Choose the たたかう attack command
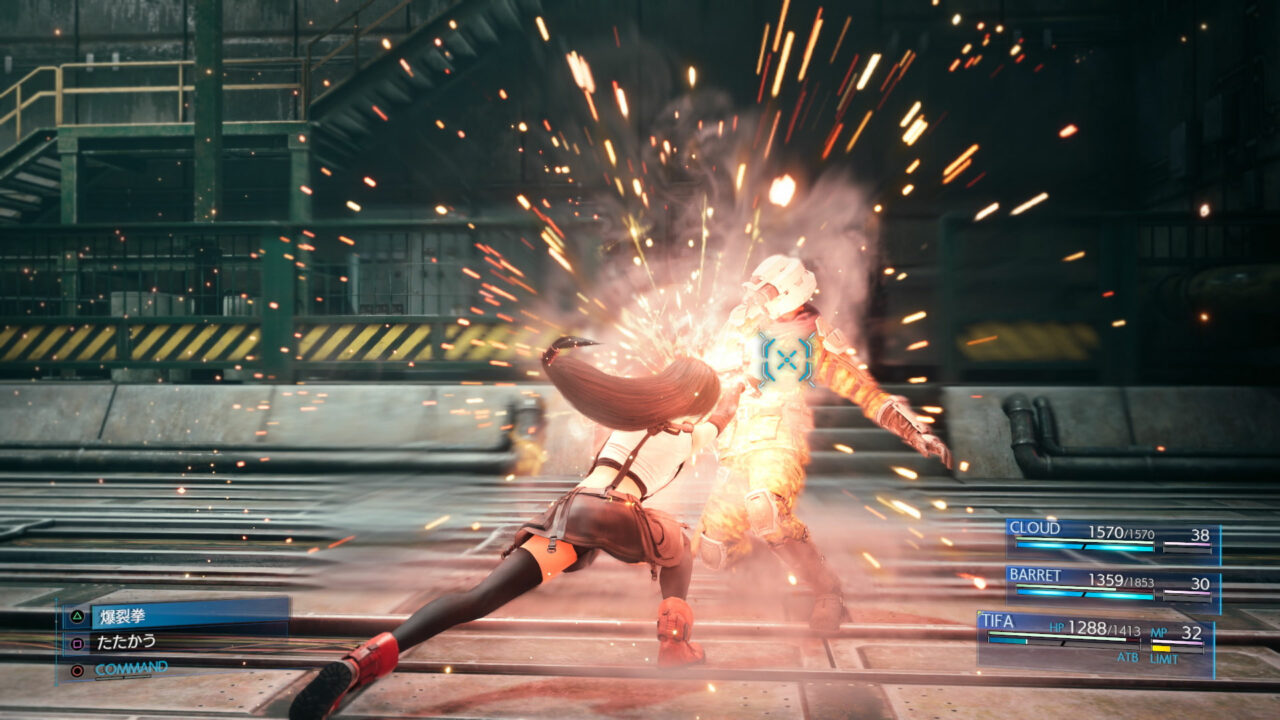 coord(125,643)
